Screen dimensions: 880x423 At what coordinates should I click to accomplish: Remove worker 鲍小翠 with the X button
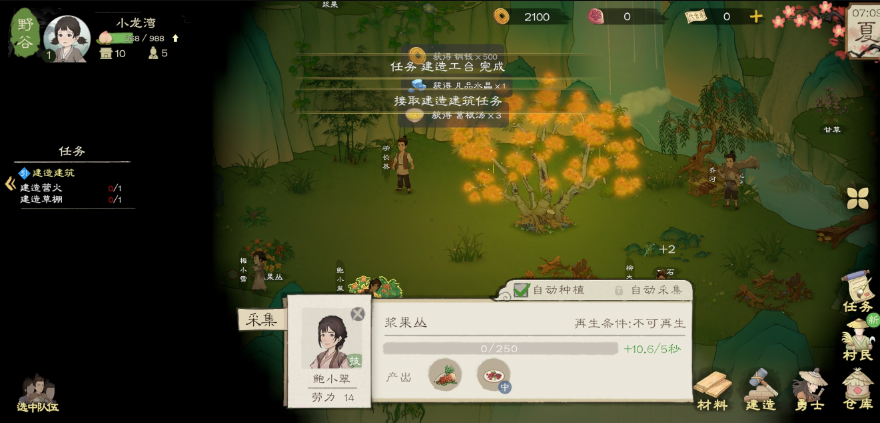click(x=357, y=314)
